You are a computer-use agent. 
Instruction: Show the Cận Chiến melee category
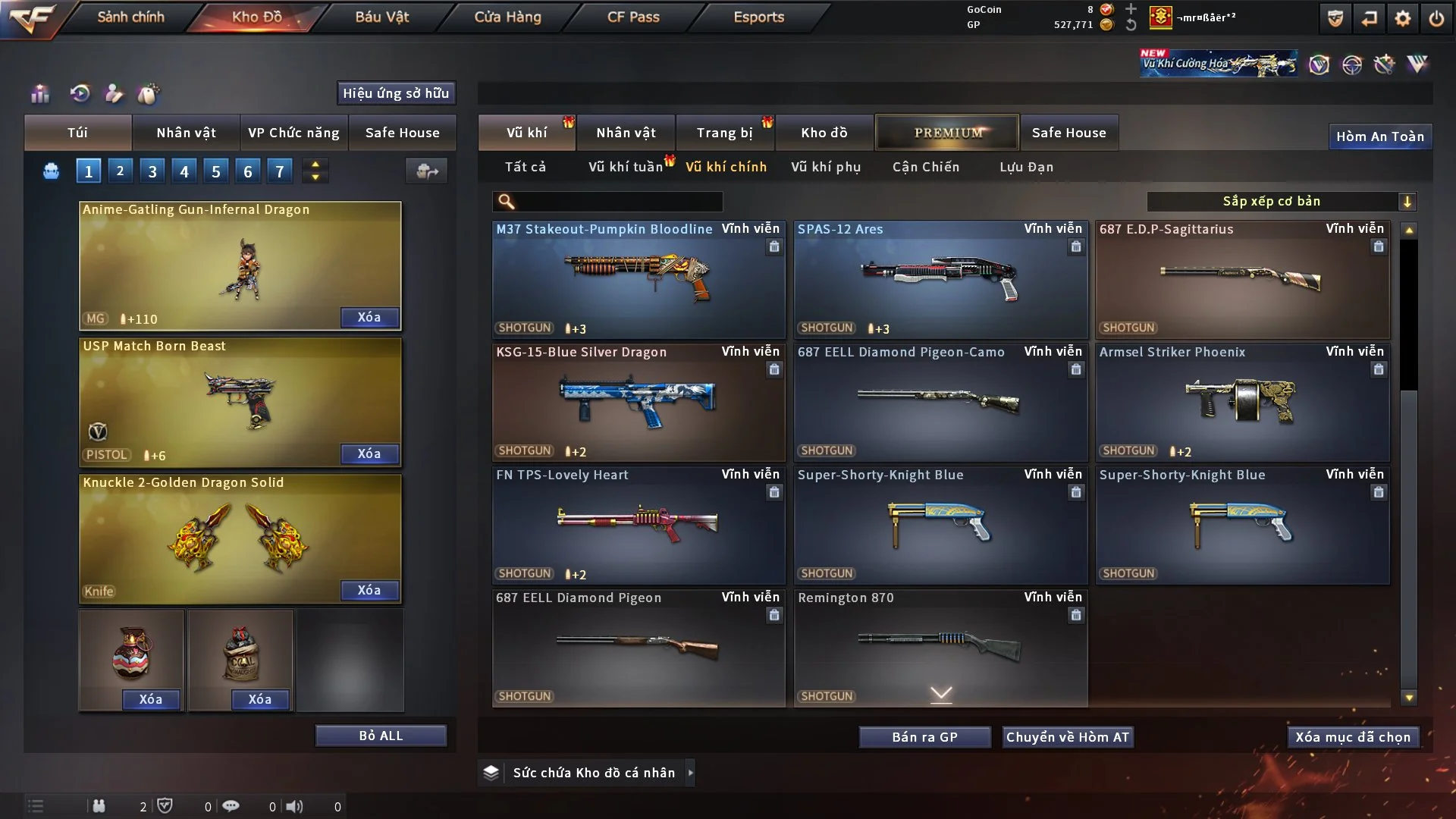926,167
